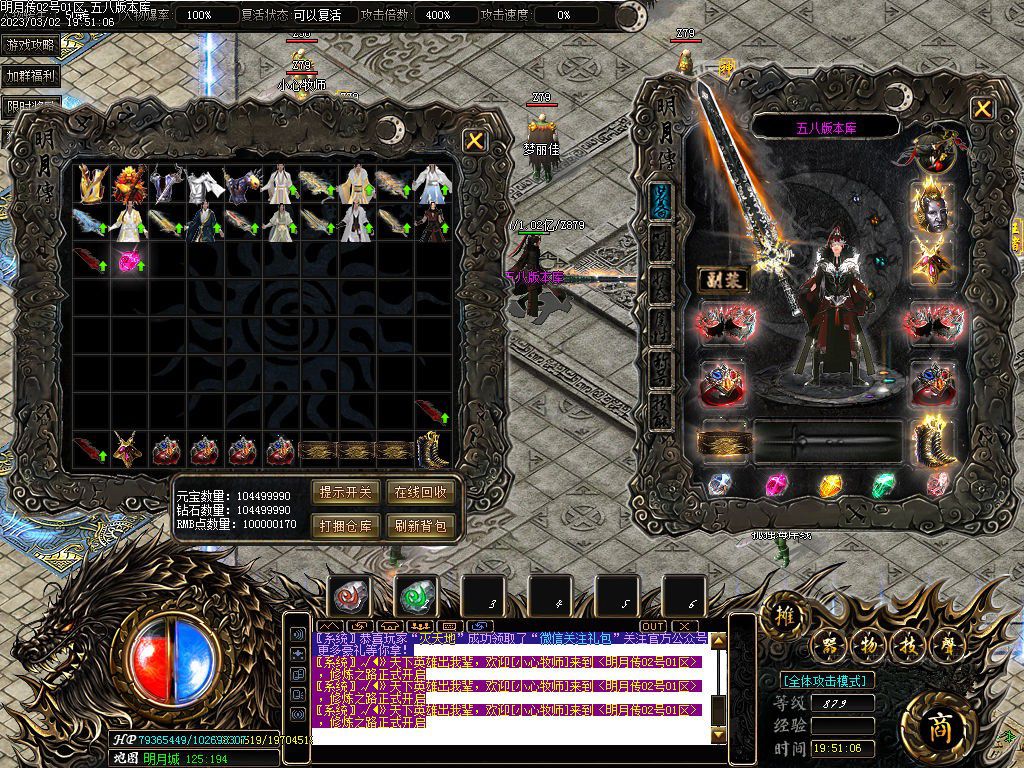Click the chat window OUT button

653,626
